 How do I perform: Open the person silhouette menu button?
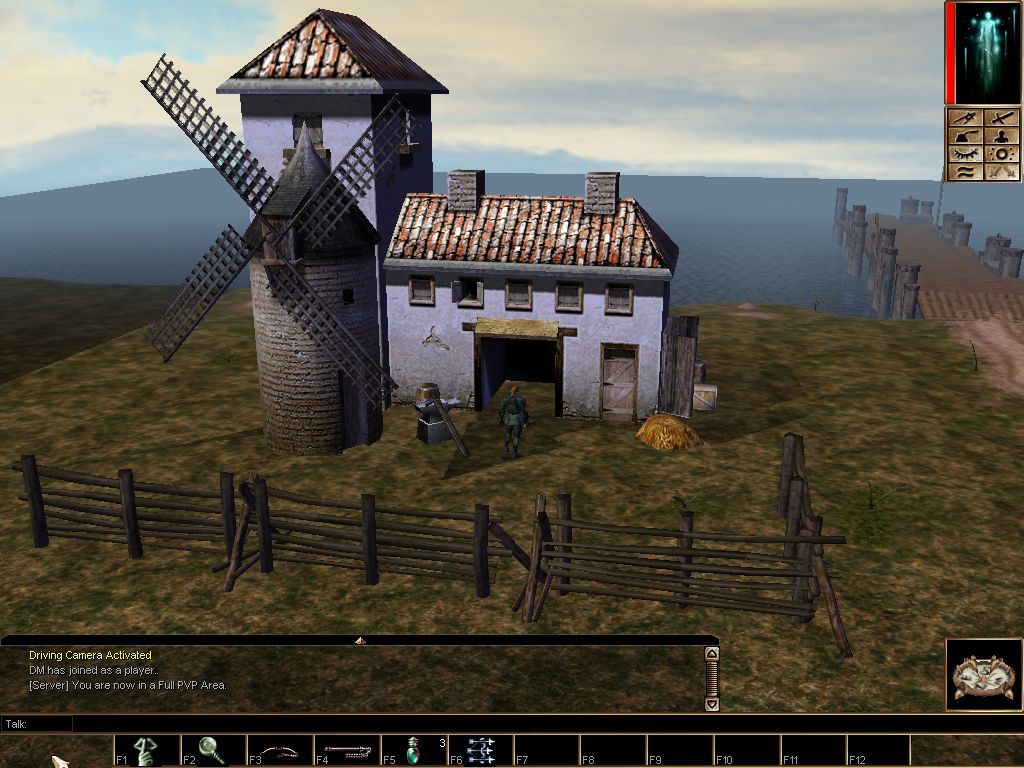pos(1001,136)
